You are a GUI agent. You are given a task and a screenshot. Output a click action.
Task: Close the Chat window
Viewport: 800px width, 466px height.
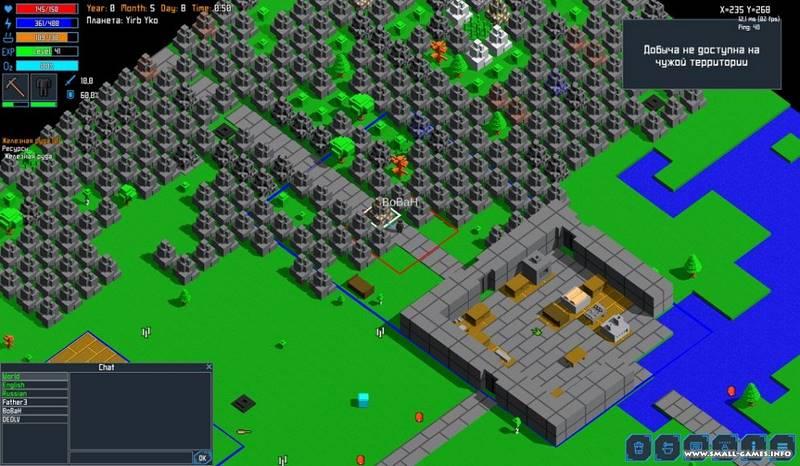click(209, 367)
